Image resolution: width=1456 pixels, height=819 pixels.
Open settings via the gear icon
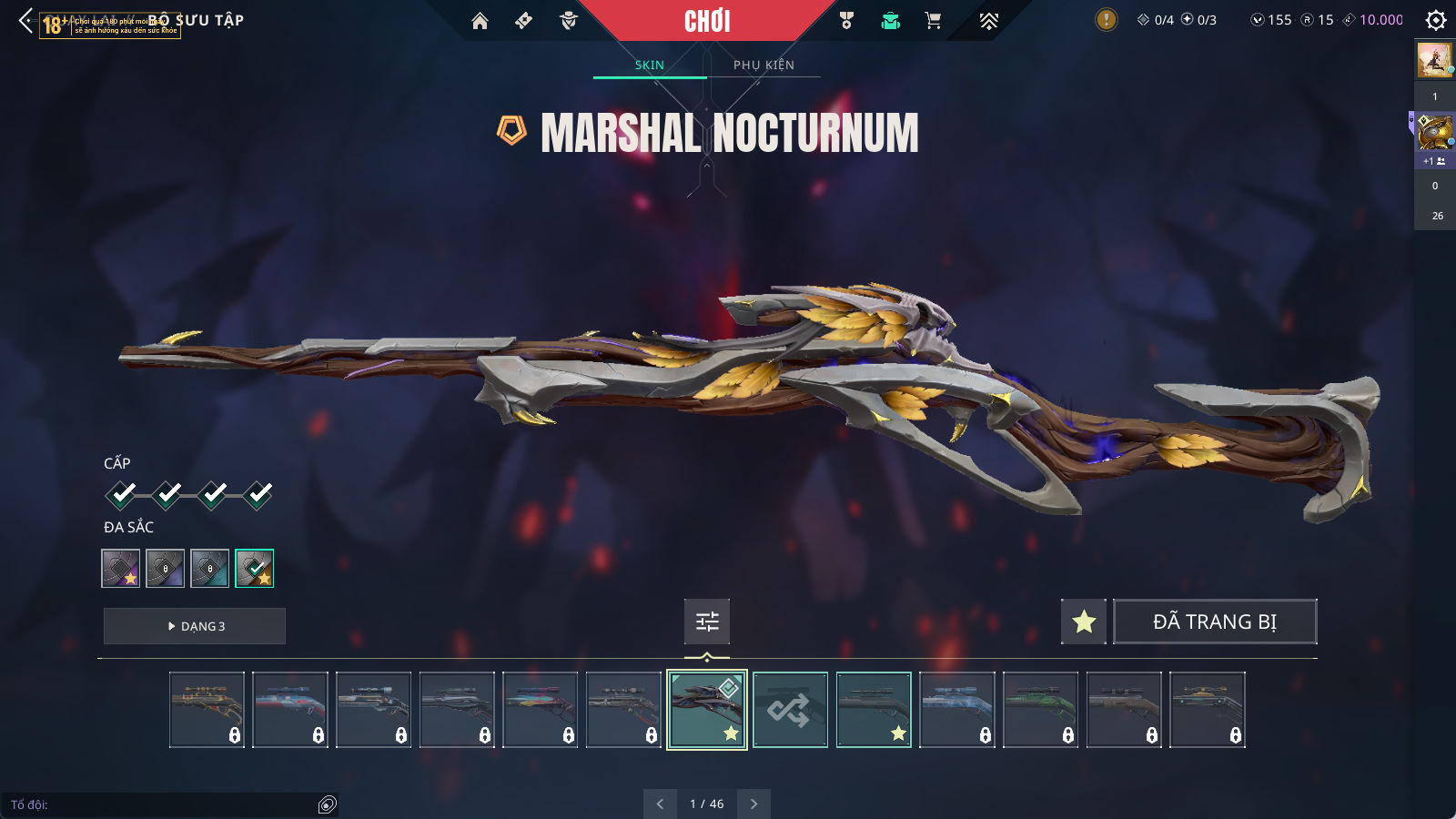click(x=1436, y=20)
